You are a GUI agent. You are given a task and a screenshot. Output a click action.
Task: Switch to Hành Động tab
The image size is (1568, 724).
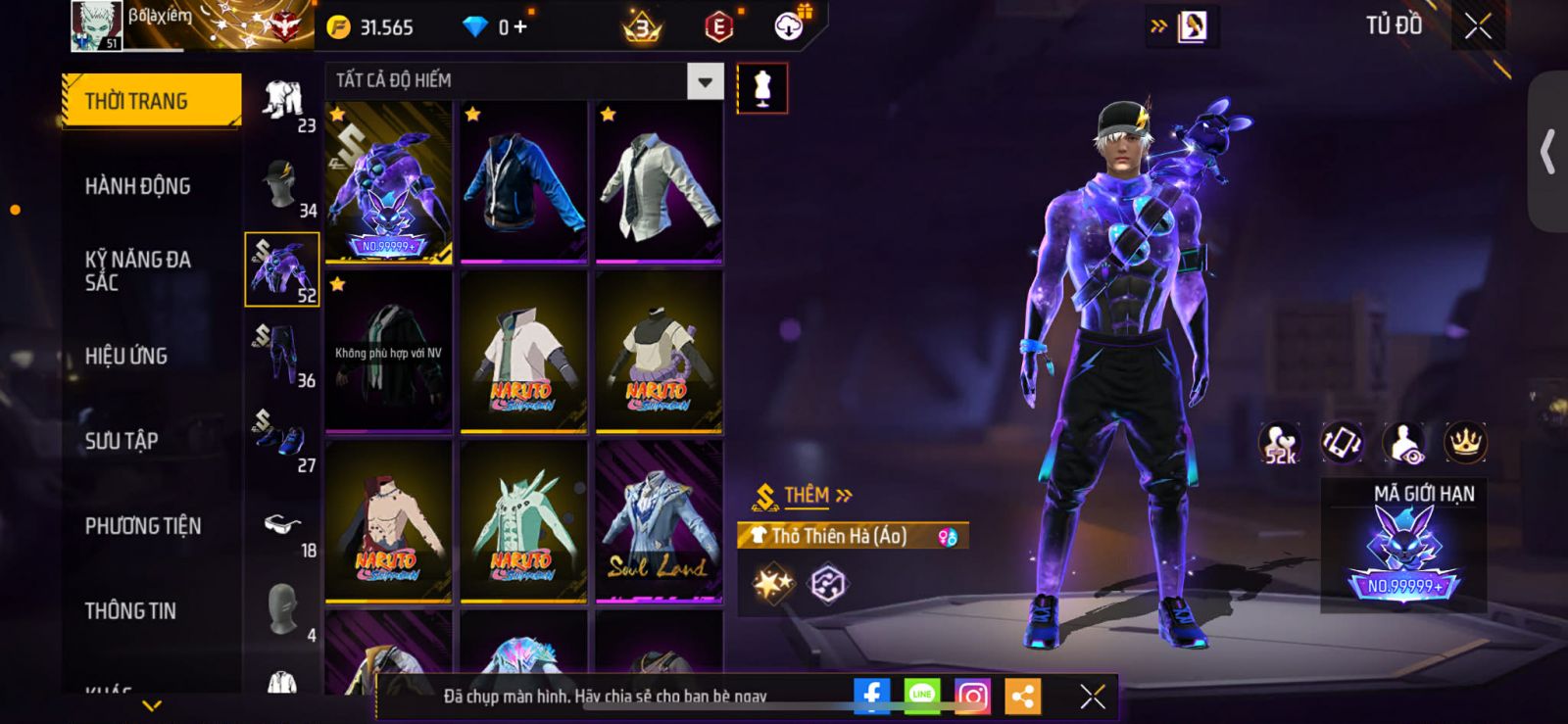click(x=138, y=186)
